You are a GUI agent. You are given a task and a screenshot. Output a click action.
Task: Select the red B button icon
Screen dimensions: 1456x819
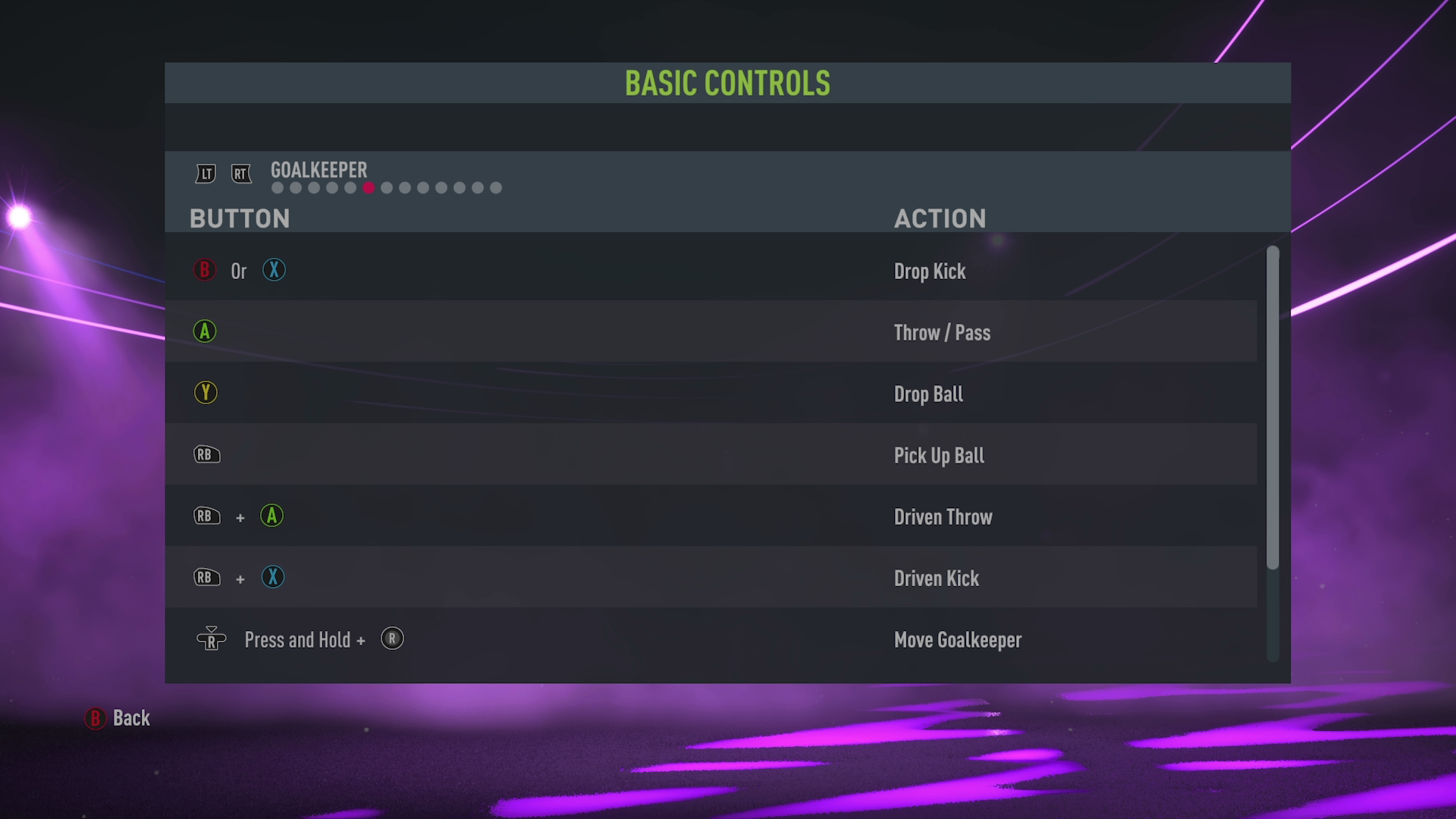point(204,270)
